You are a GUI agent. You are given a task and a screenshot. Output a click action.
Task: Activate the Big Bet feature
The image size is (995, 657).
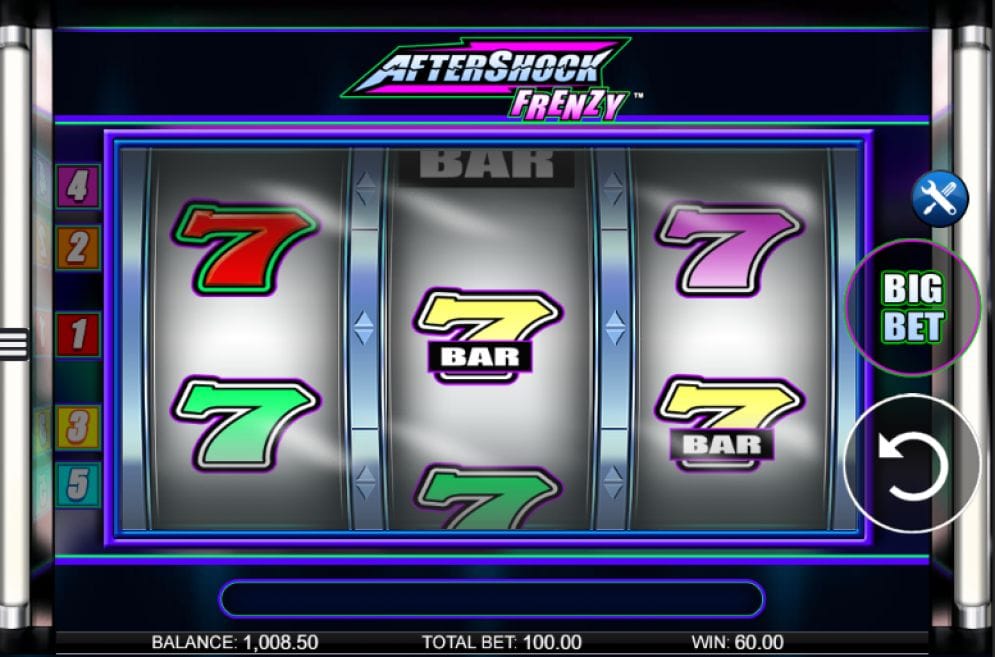(x=912, y=308)
